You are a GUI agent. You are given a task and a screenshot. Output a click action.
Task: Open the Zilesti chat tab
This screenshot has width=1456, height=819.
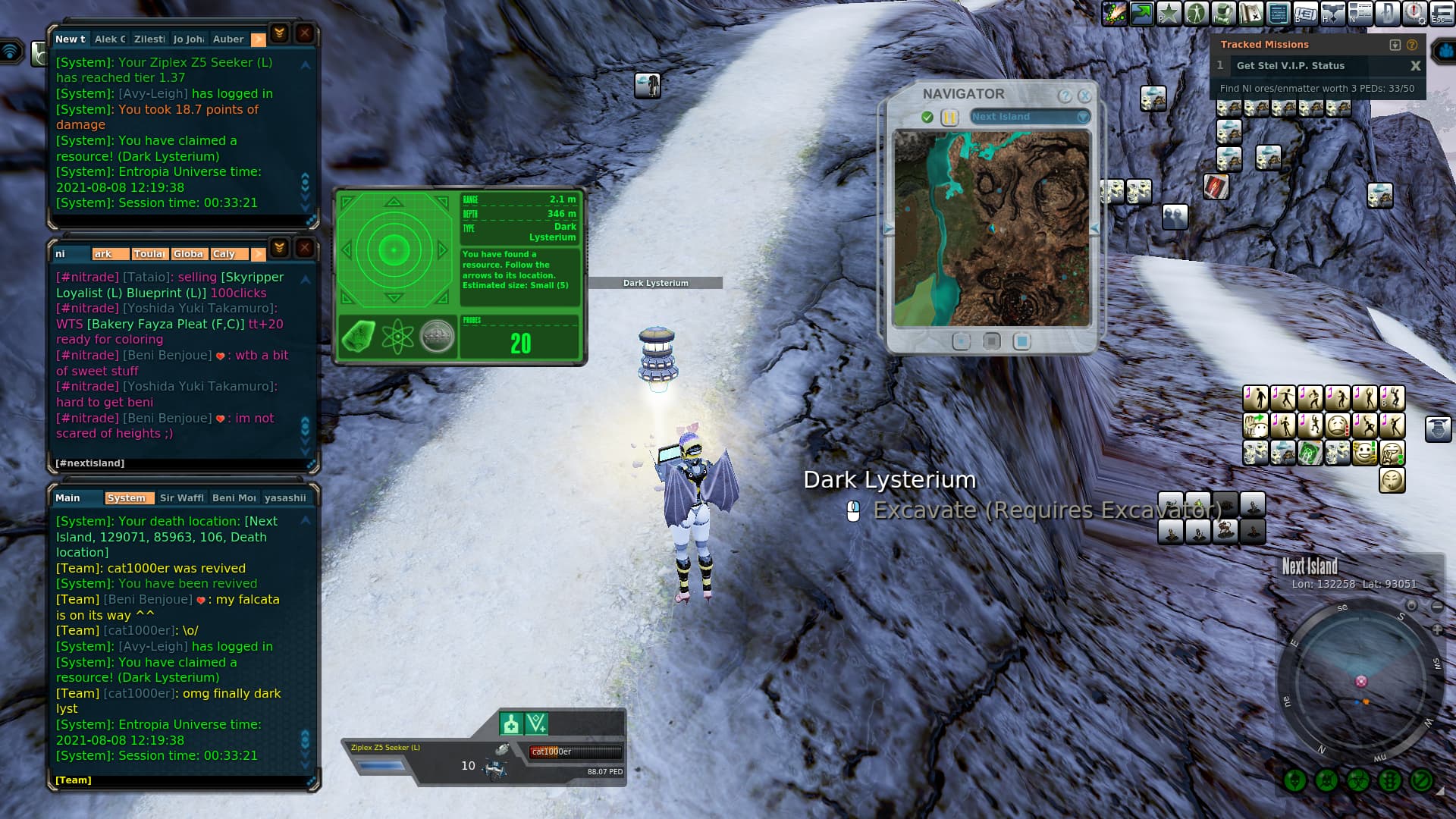coord(149,39)
